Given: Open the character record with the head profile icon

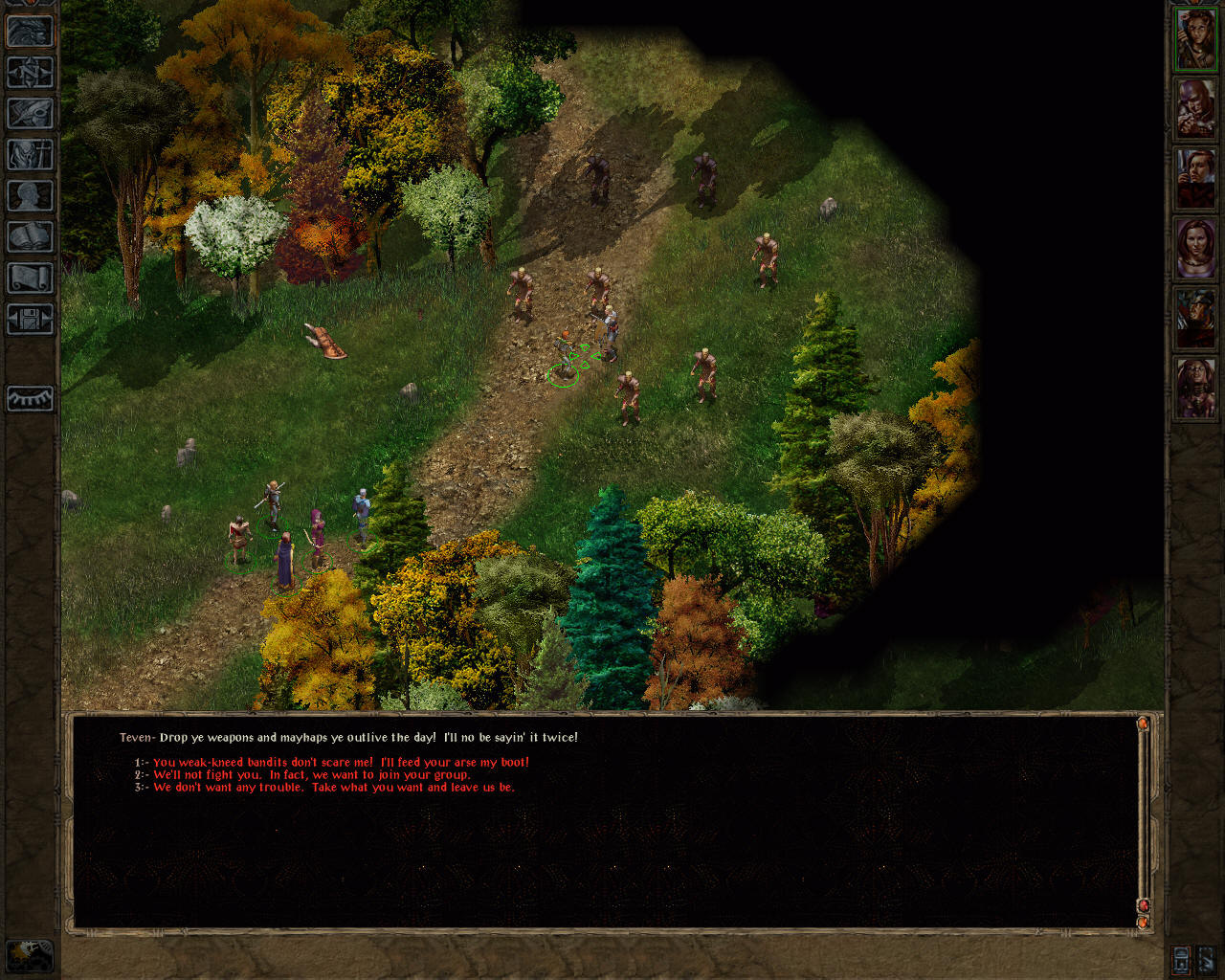Looking at the screenshot, I should click(31, 196).
